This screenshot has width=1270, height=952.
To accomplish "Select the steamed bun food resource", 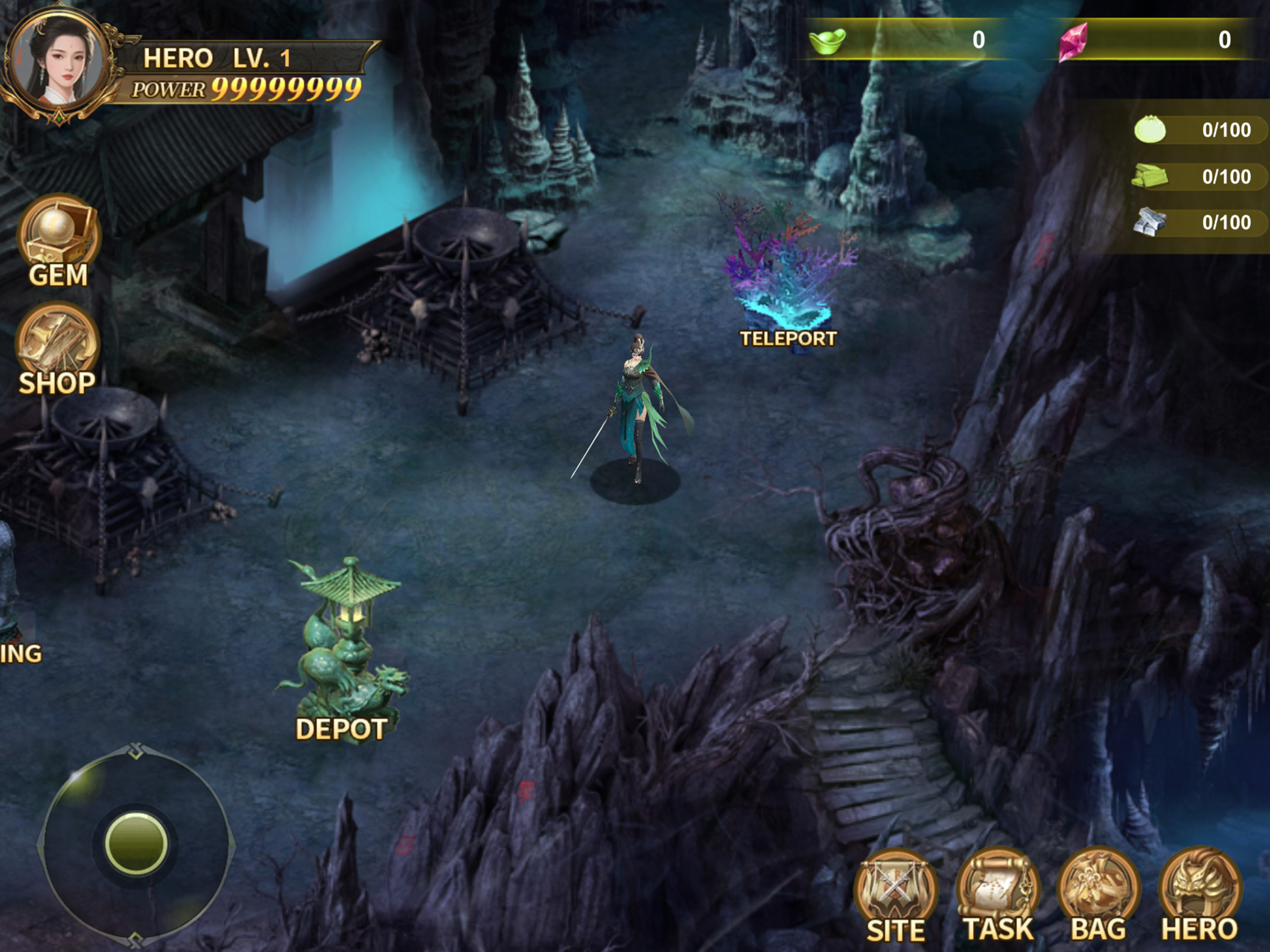I will click(x=1150, y=130).
